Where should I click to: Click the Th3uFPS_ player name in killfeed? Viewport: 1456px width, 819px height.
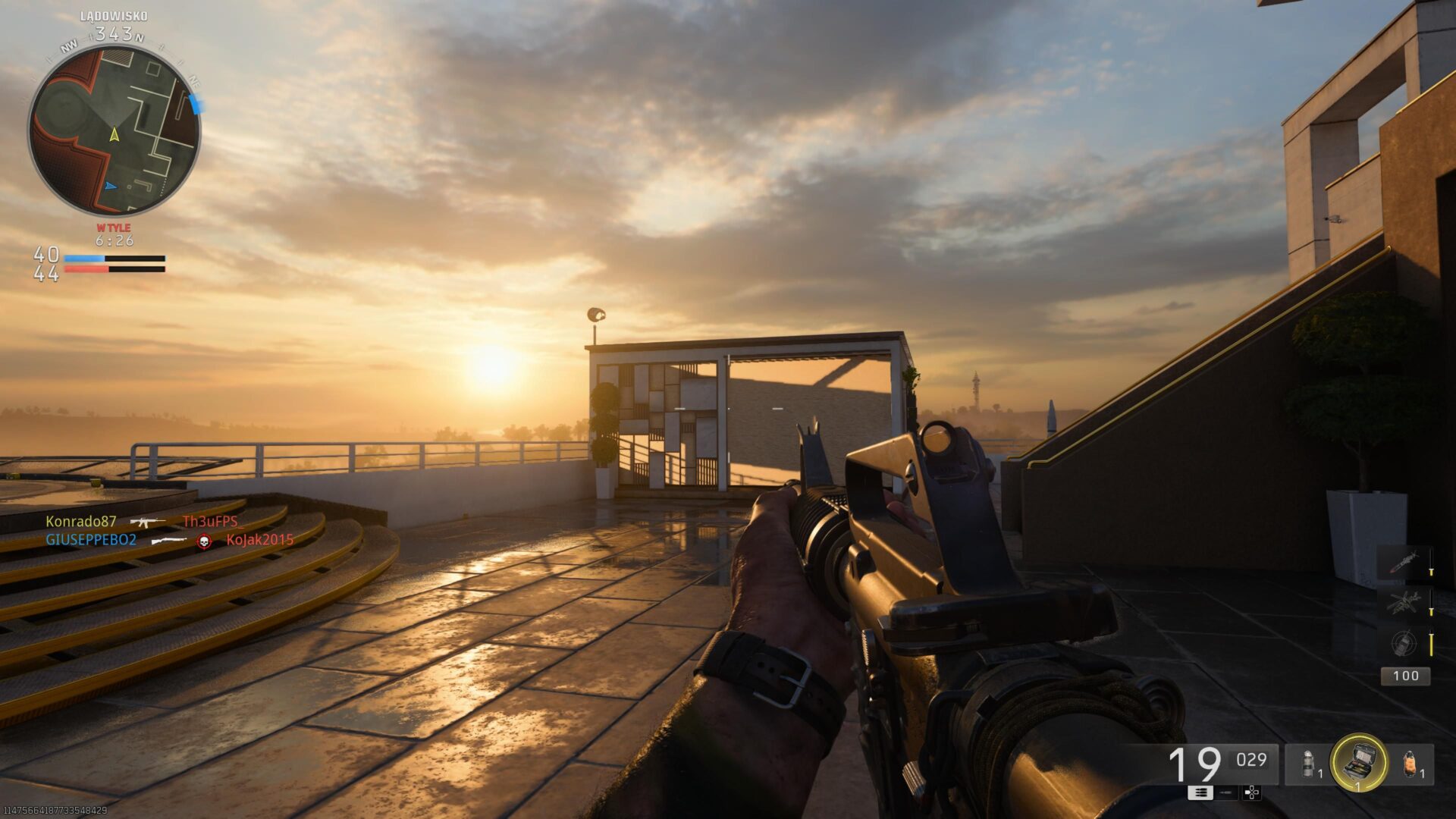[x=211, y=523]
